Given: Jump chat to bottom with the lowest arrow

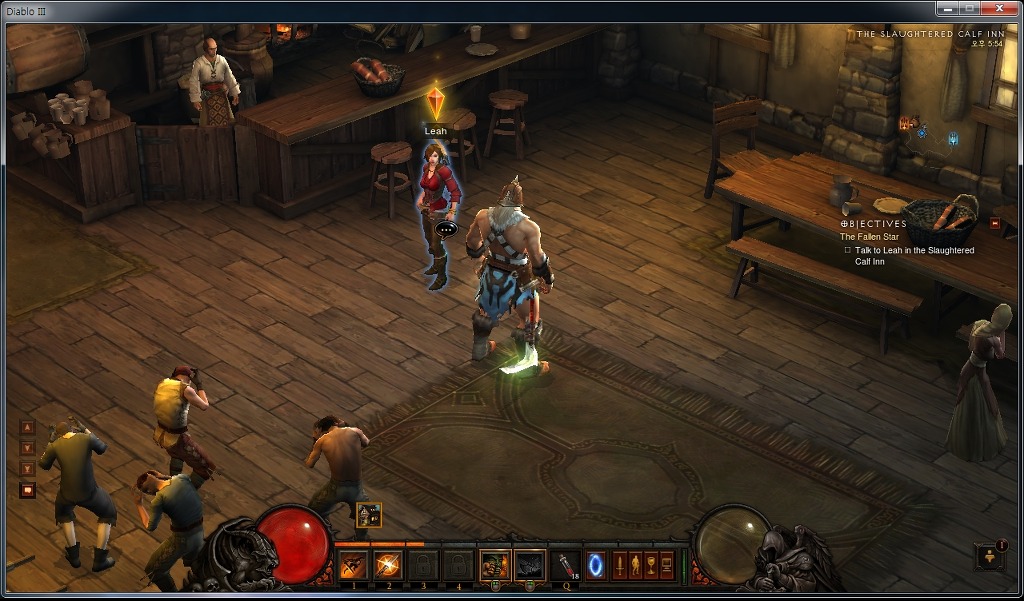Looking at the screenshot, I should click(27, 469).
